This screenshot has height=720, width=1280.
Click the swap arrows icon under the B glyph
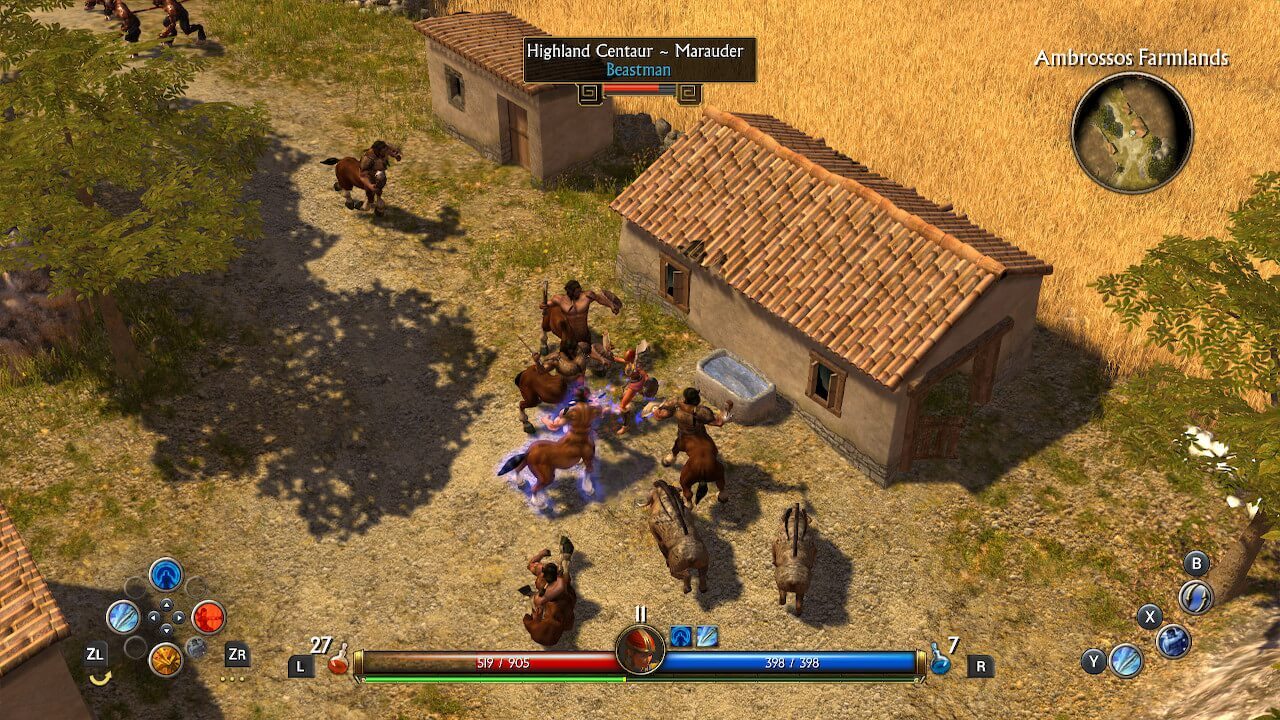[x=1195, y=597]
